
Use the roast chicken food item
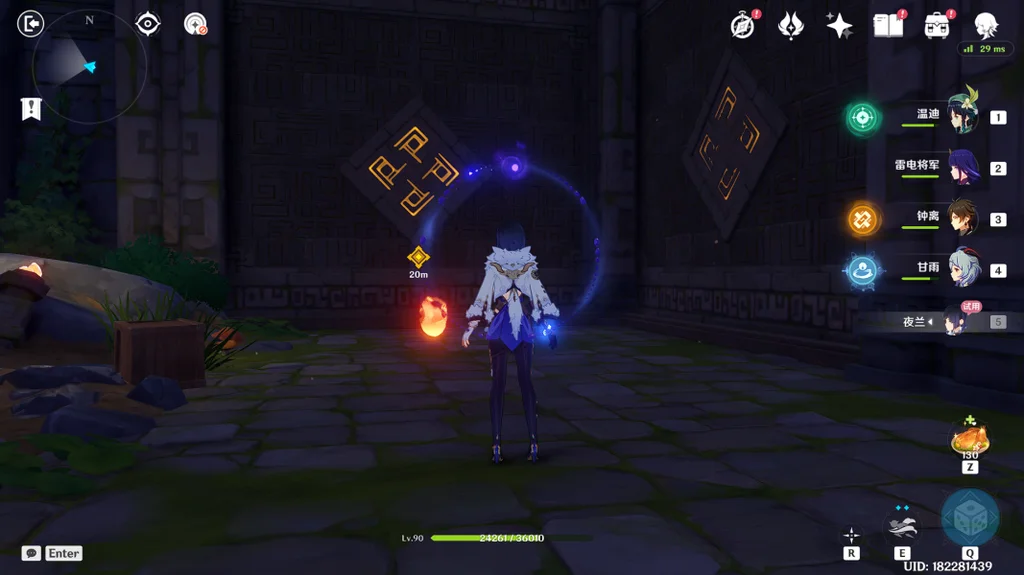click(x=969, y=440)
